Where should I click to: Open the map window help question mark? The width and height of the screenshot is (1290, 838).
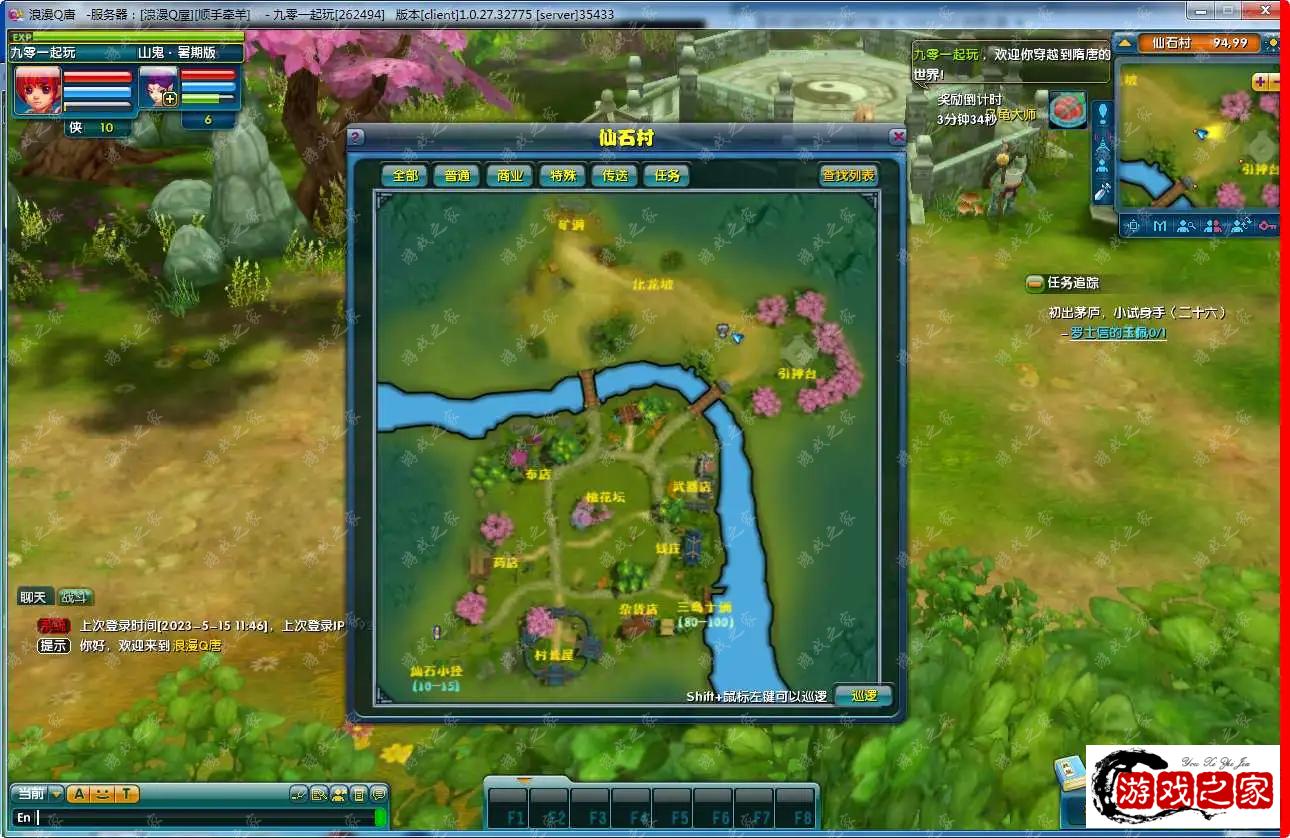355,137
